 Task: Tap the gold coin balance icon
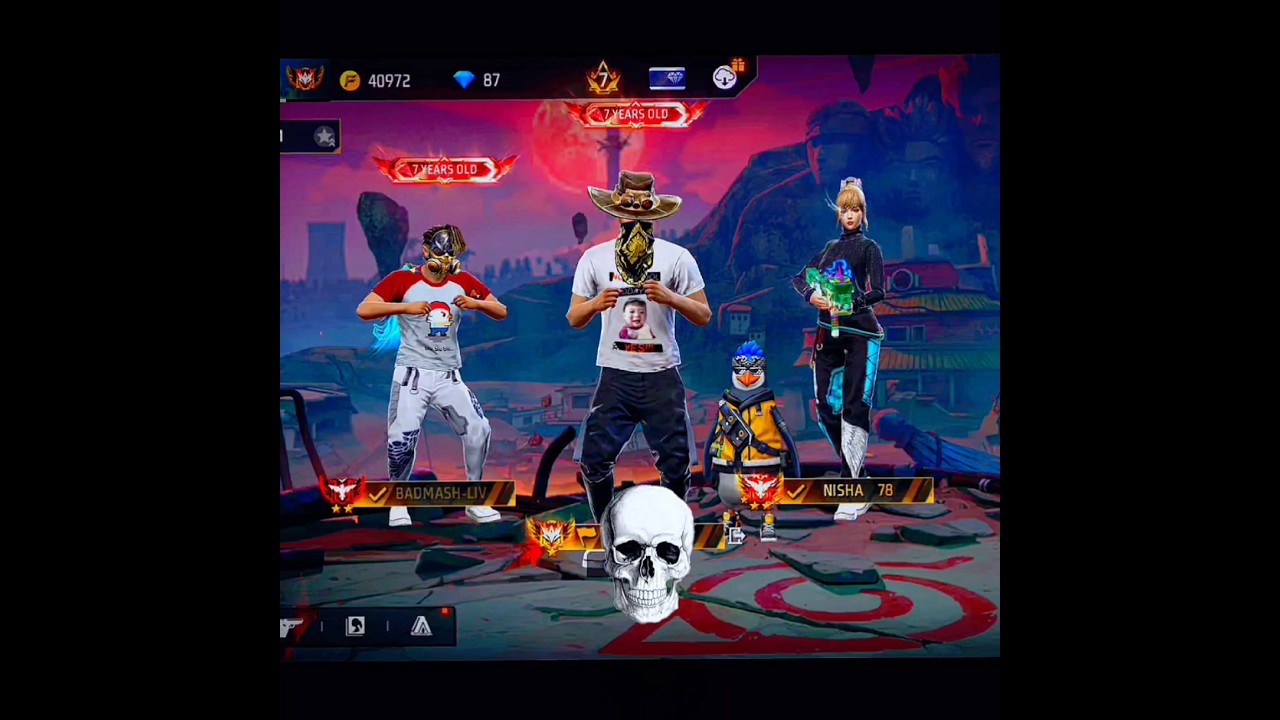click(350, 81)
